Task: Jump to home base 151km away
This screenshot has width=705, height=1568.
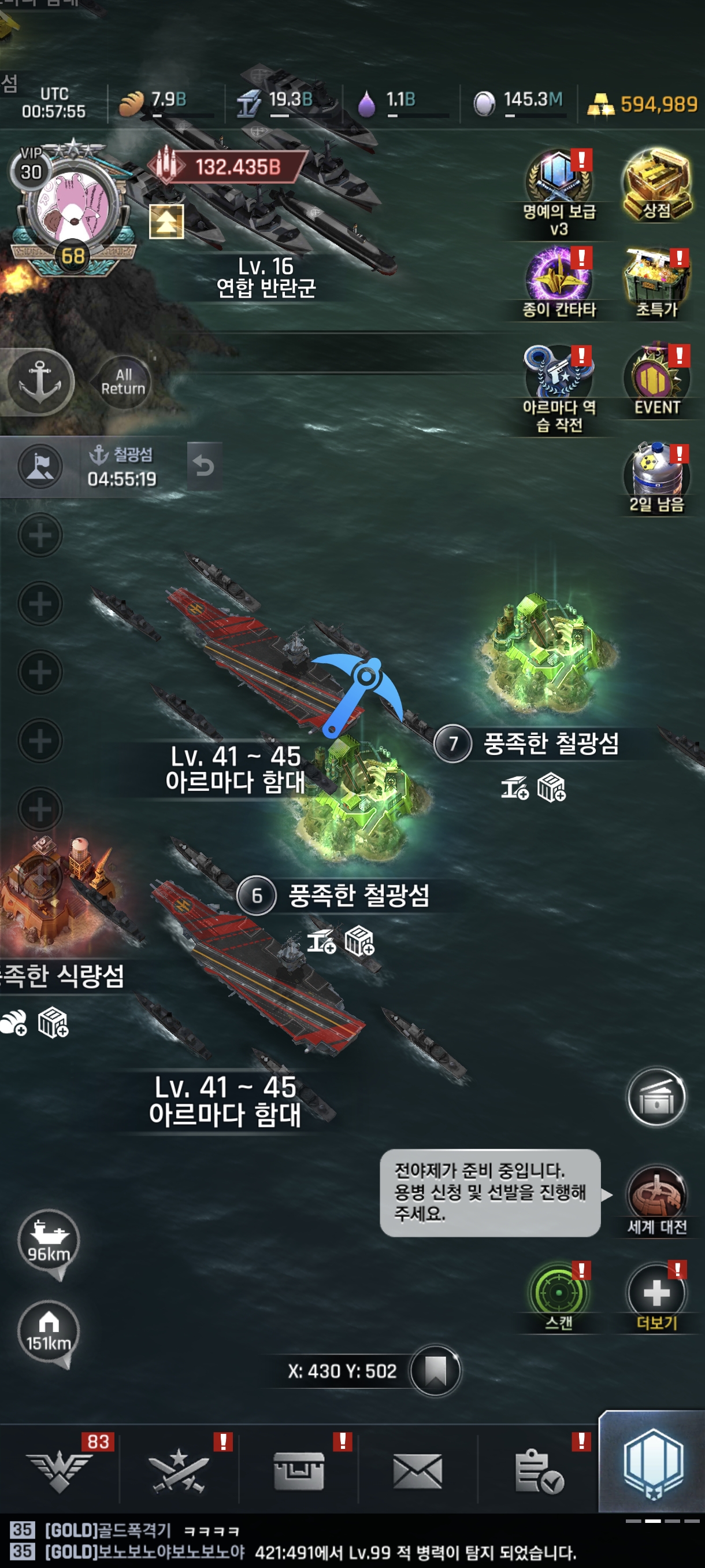Action: click(x=49, y=1331)
